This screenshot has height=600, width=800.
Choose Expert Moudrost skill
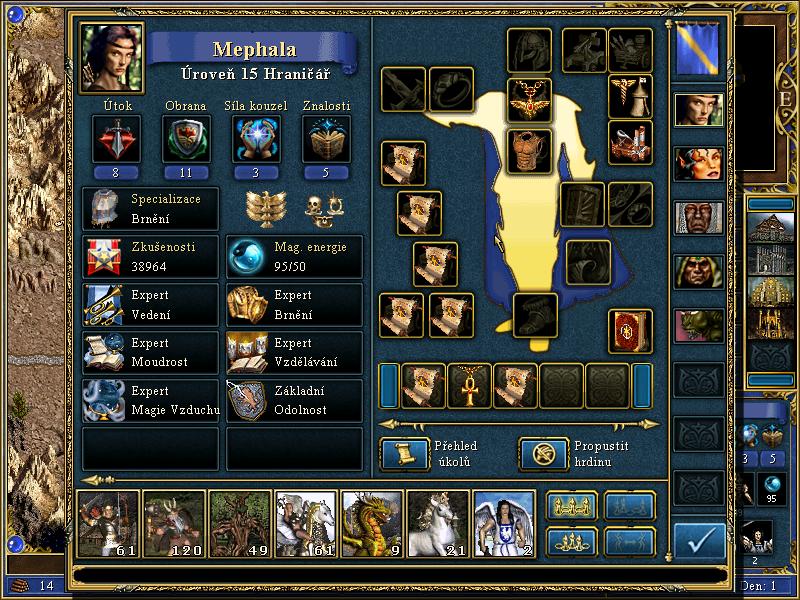150,352
